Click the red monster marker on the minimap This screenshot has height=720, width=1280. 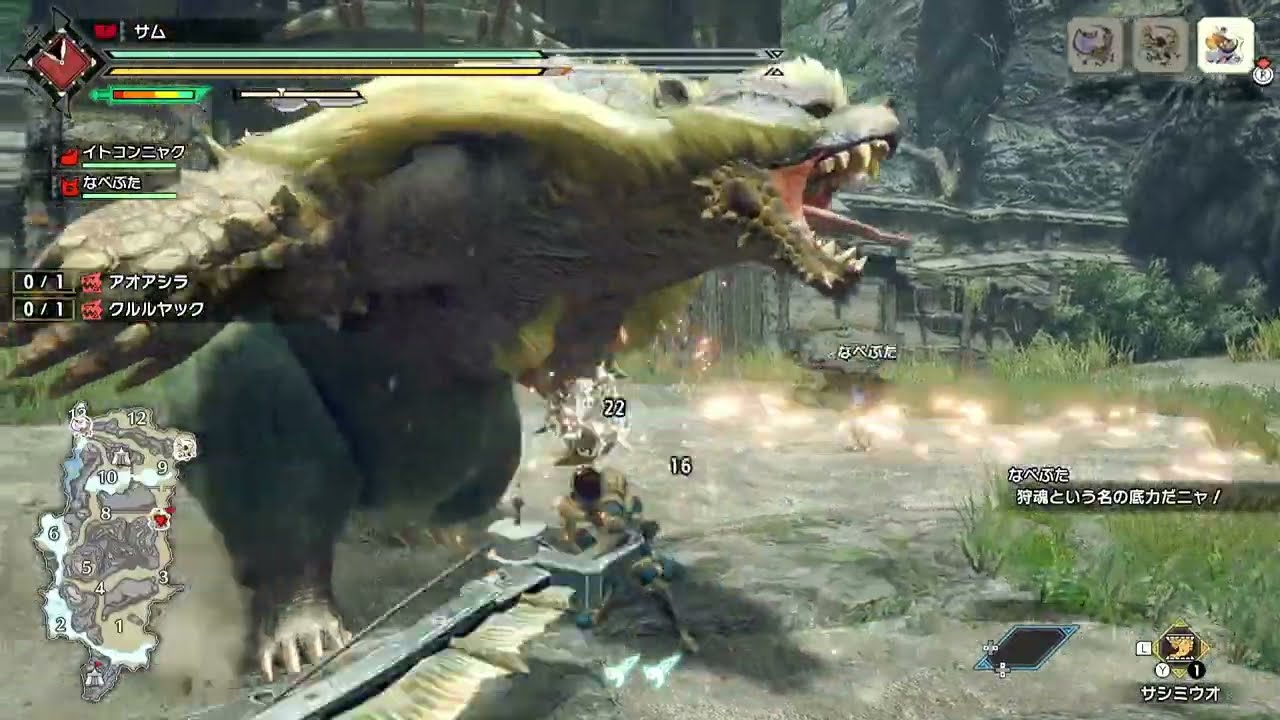click(x=159, y=517)
